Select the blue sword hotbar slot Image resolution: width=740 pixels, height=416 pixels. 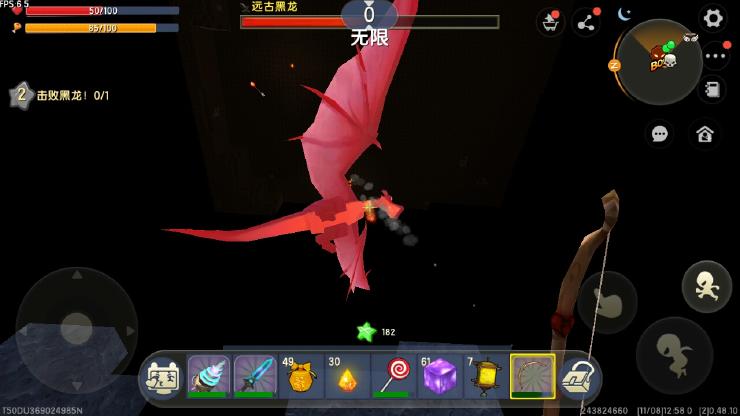tap(255, 377)
